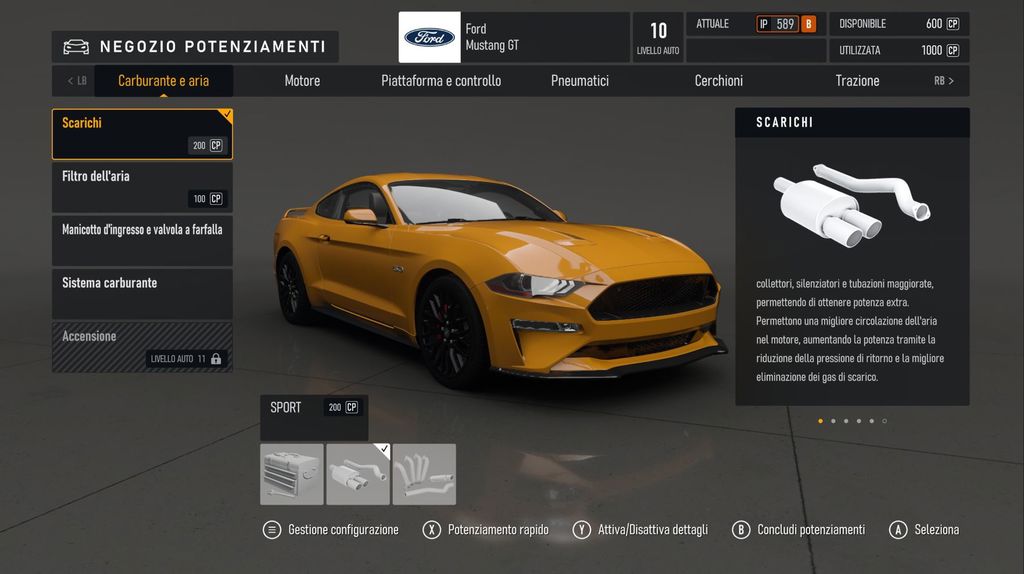
Task: Switch to the Trazione tab
Action: pyautogui.click(x=857, y=81)
